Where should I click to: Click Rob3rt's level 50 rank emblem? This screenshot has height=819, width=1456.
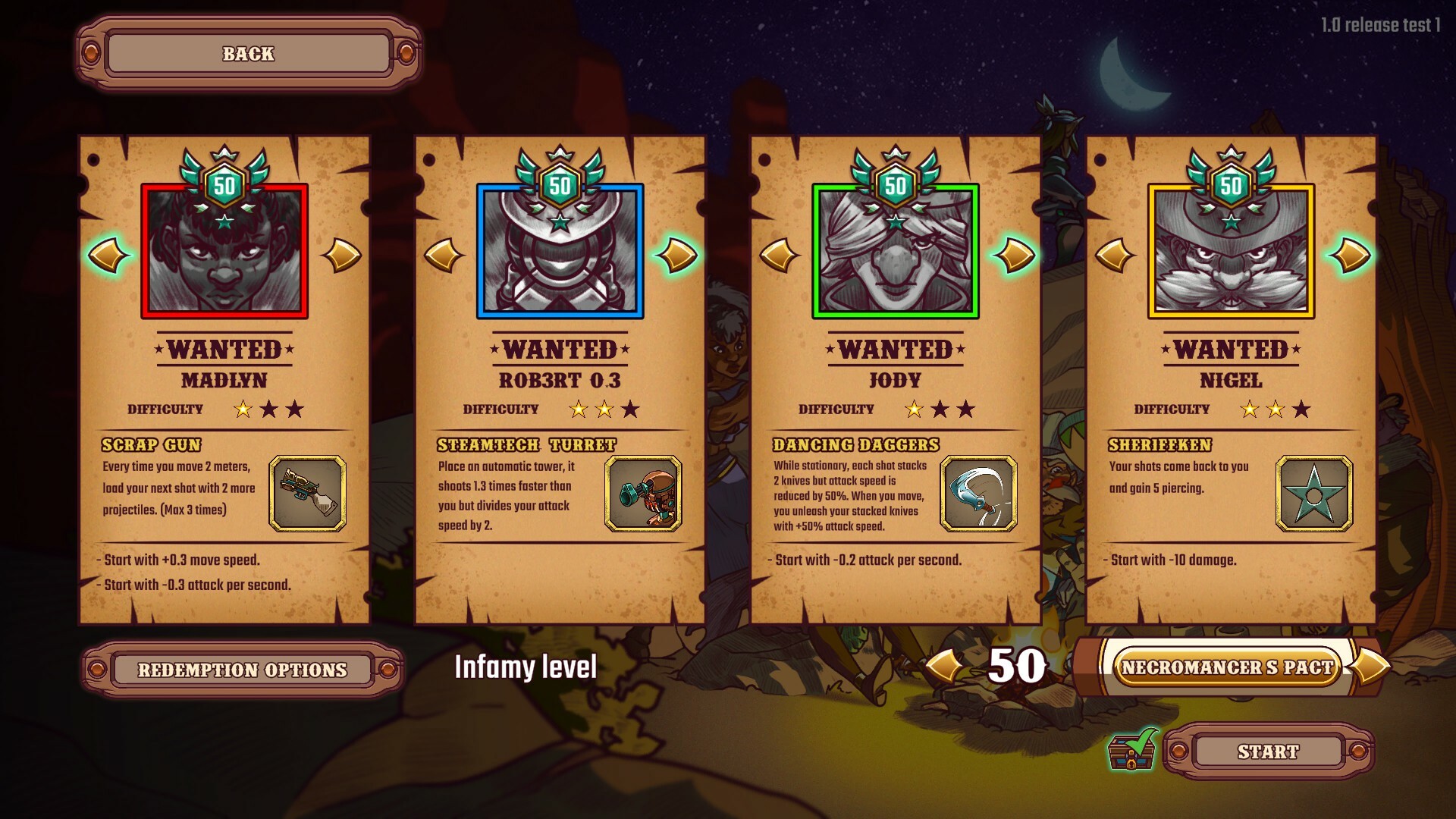click(560, 186)
